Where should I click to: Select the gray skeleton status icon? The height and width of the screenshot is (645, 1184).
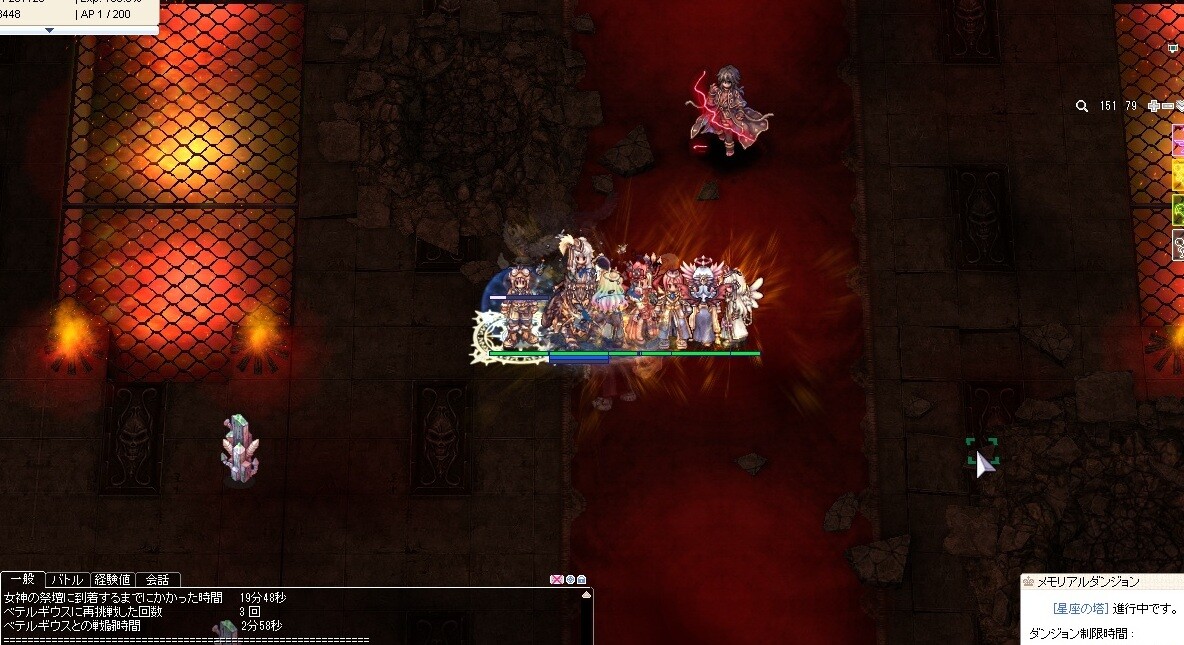click(x=1178, y=245)
